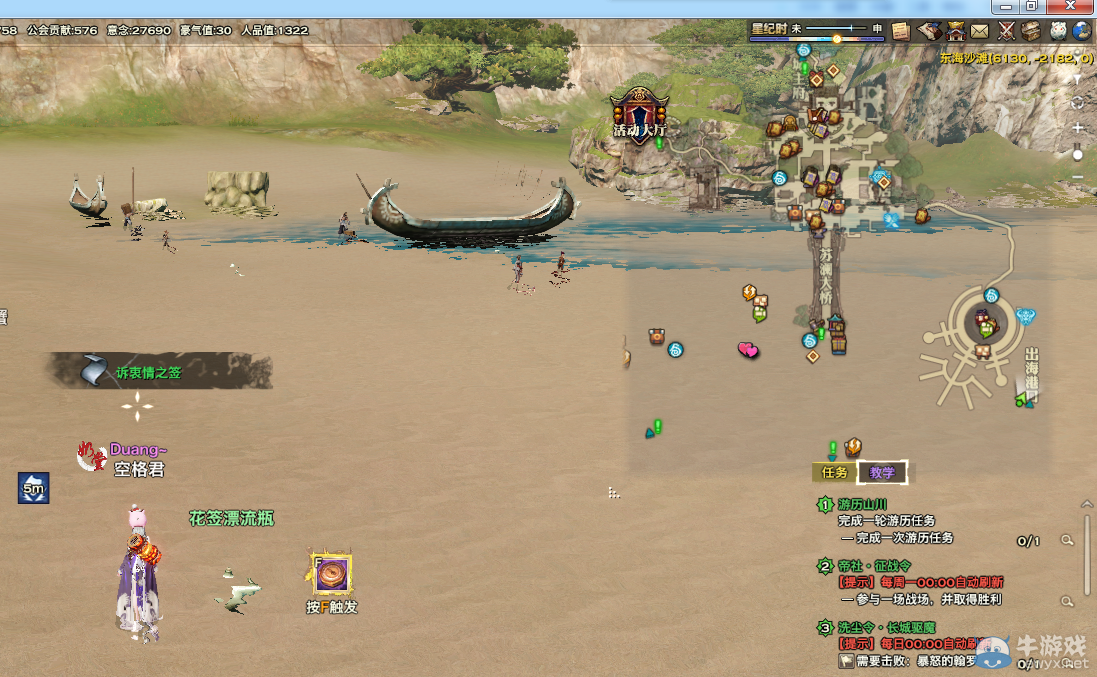1097x677 pixels.
Task: Open the red pavilion building icon
Action: coord(955,31)
